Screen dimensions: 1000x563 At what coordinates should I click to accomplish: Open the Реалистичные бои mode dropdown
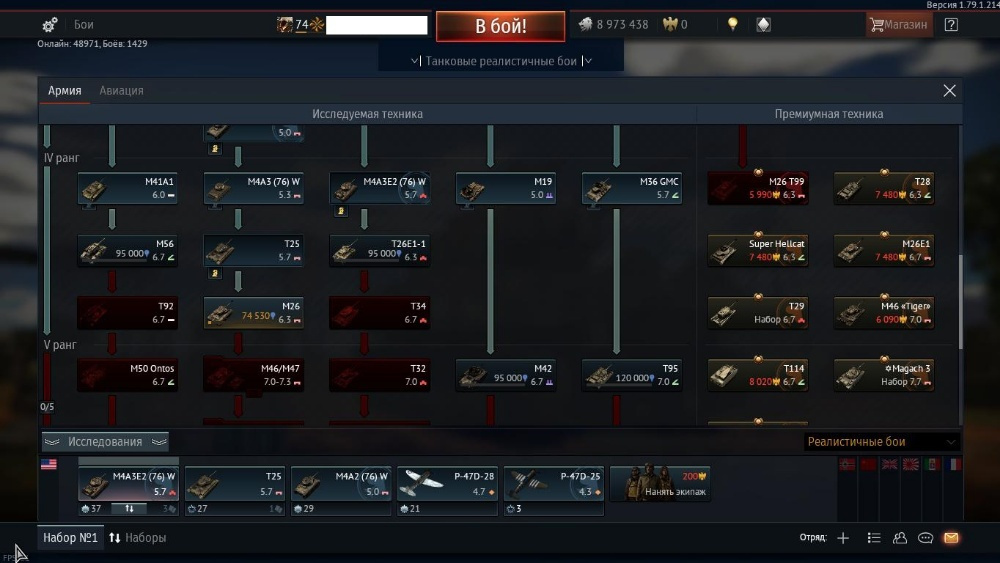pyautogui.click(x=881, y=442)
